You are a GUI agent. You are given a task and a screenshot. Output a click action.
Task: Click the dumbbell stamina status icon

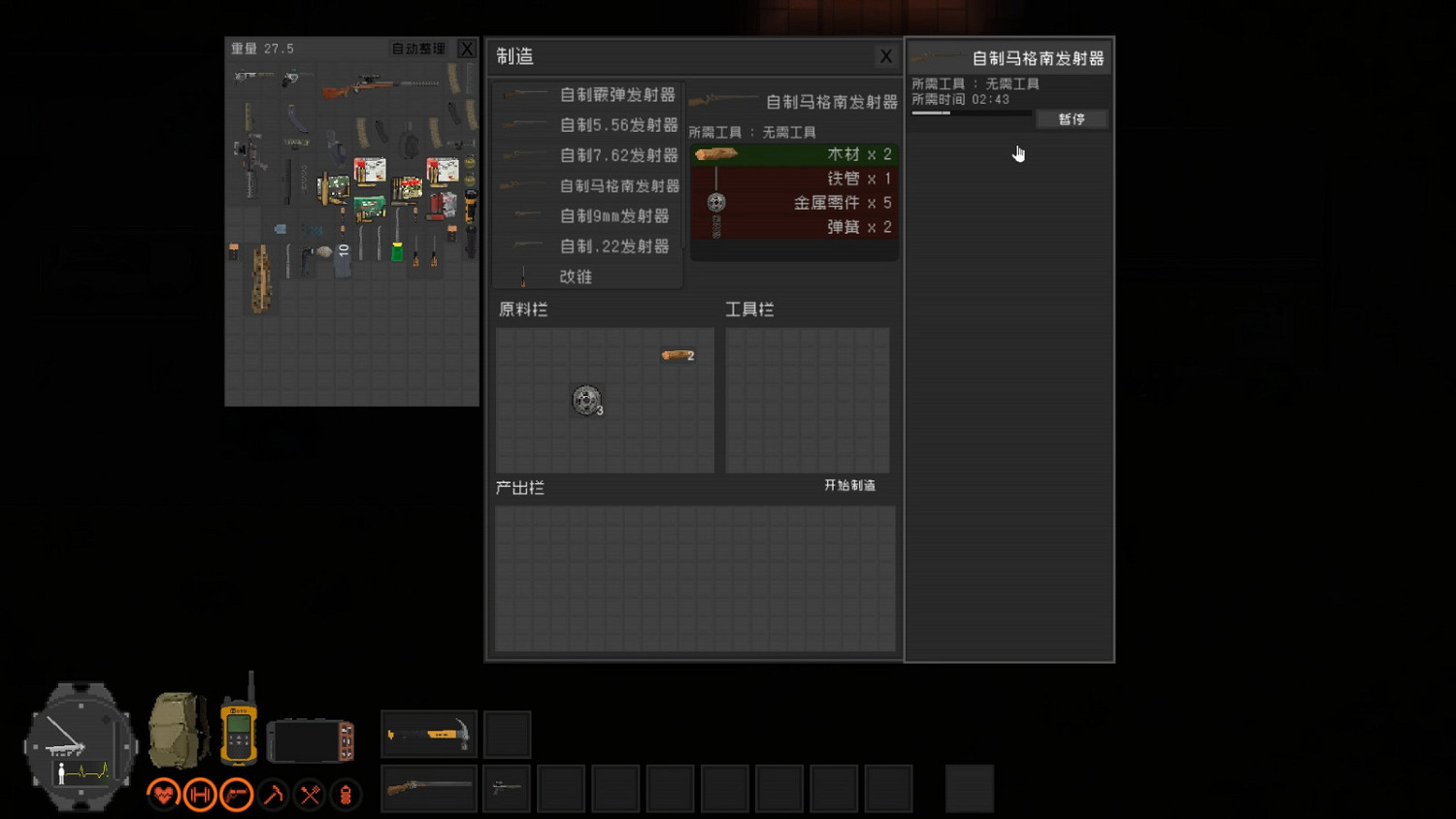200,794
